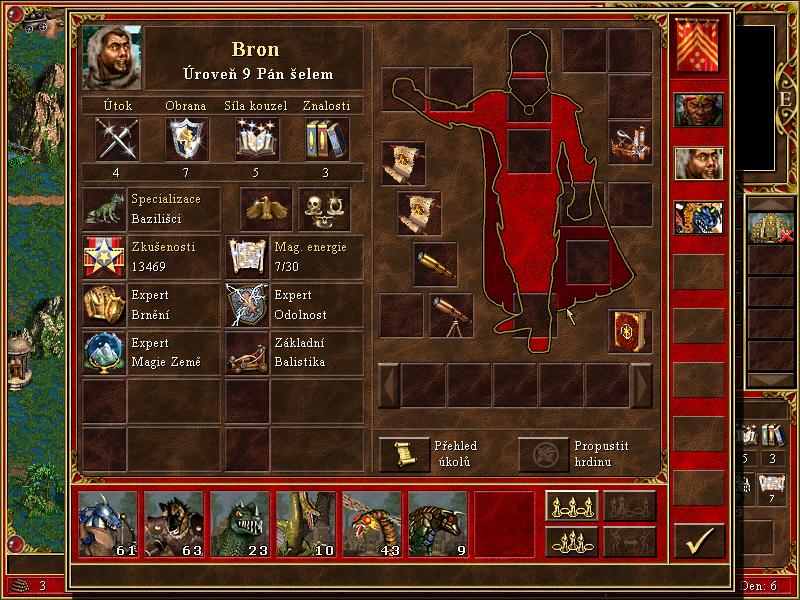
Task: Open the red spellbook
Action: tap(630, 331)
